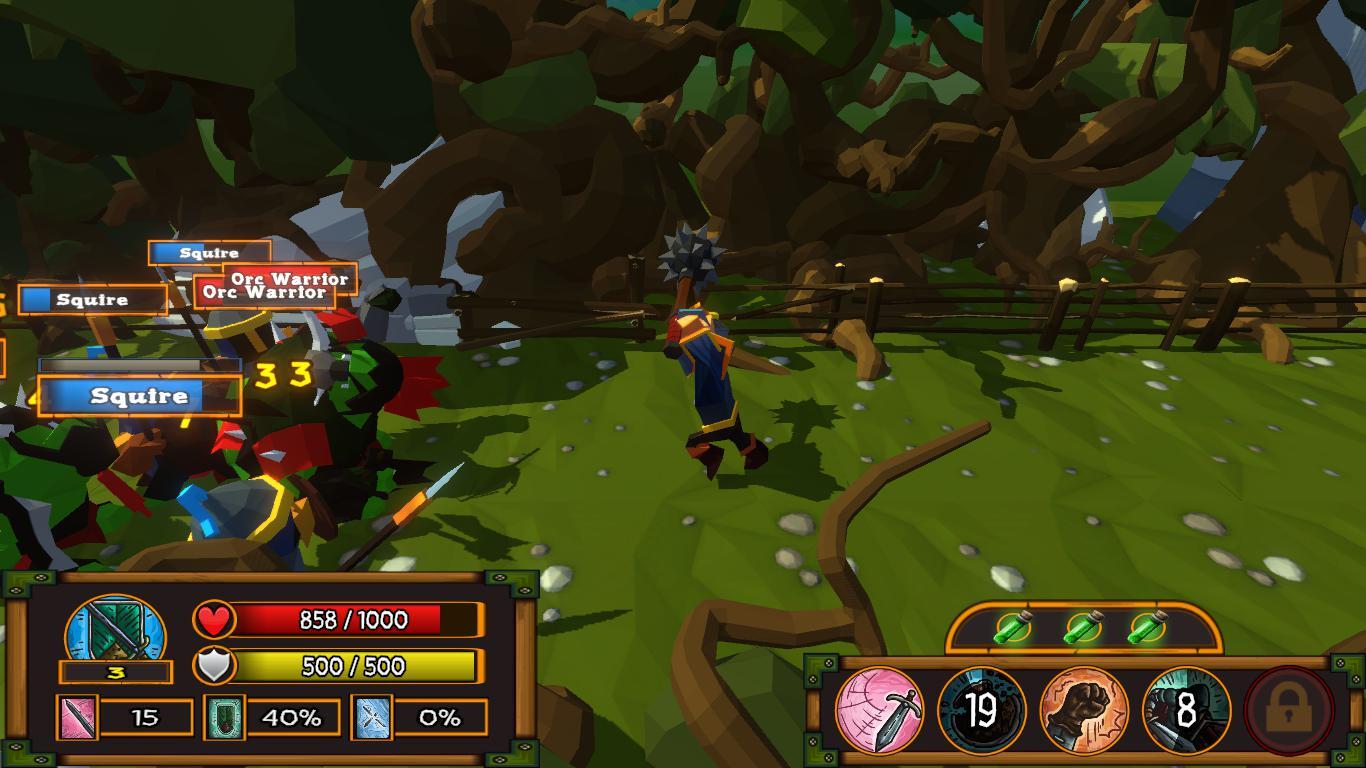The width and height of the screenshot is (1366, 768).
Task: Use the clenched fist punch ability
Action: point(1084,711)
